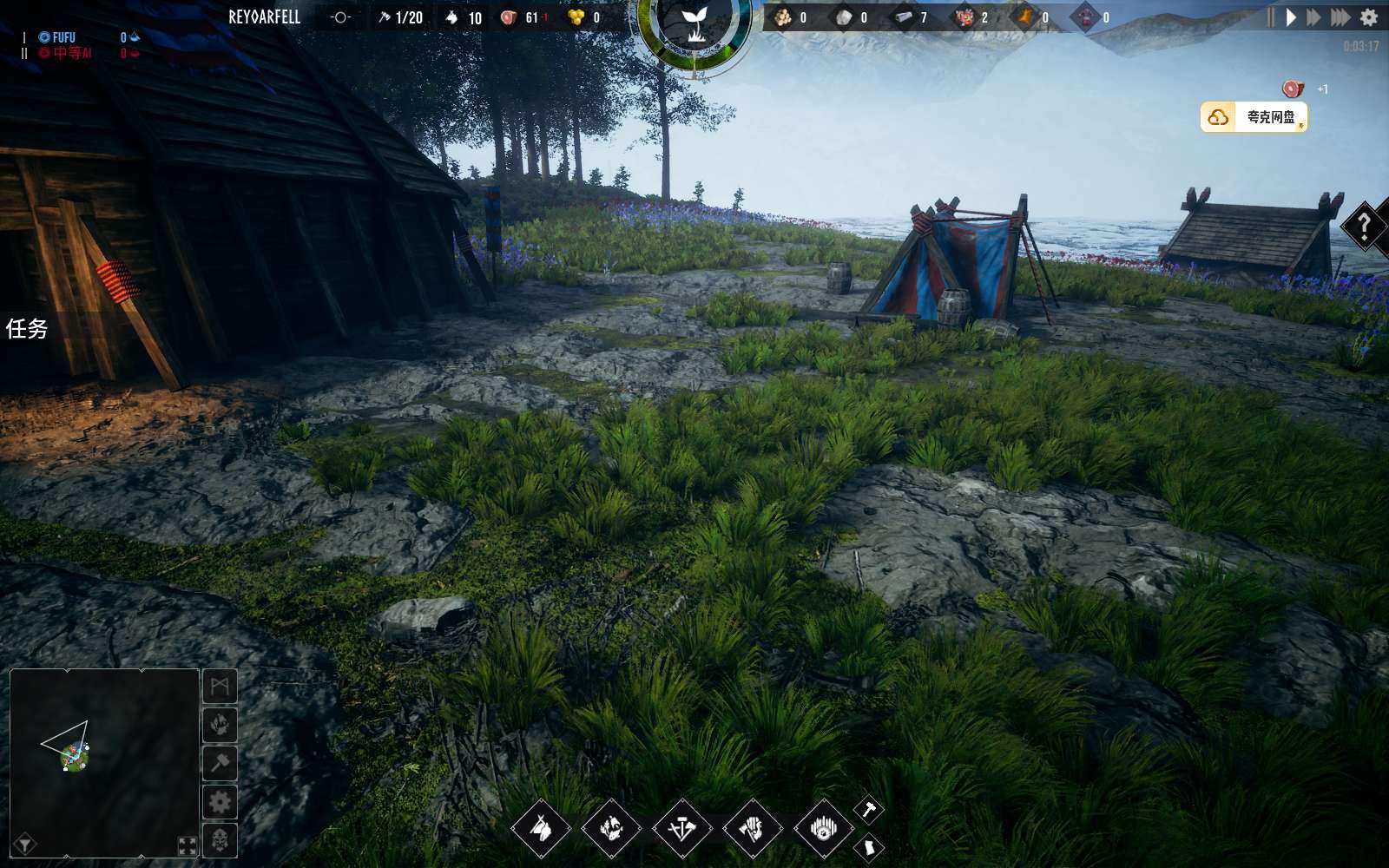1389x868 pixels.
Task: Select the viking helmet head button
Action: point(220,840)
